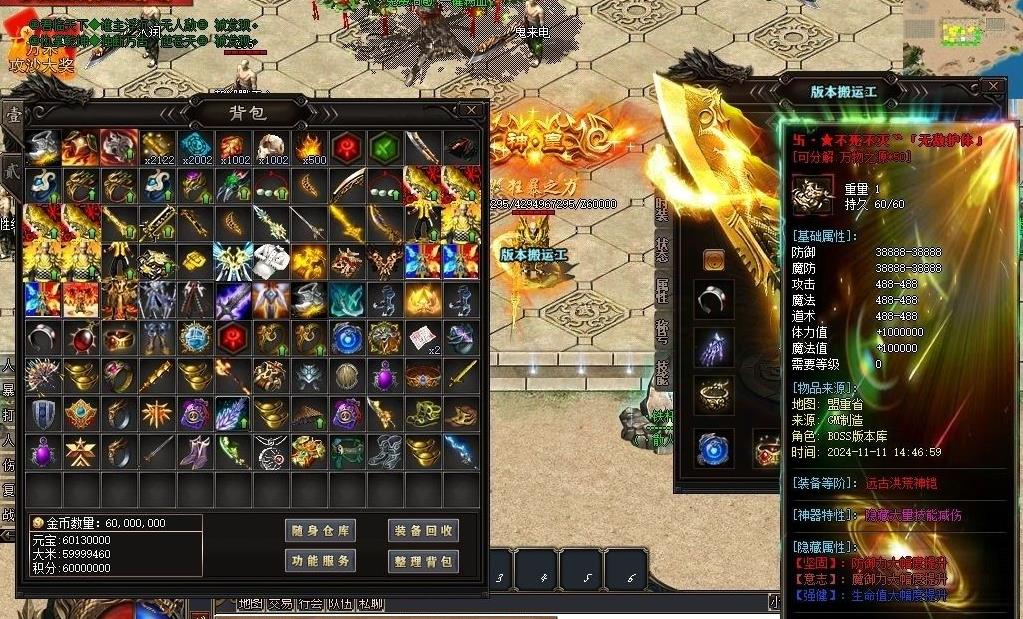The width and height of the screenshot is (1023, 619).
Task: Select the paper scroll item x2
Action: click(423, 337)
